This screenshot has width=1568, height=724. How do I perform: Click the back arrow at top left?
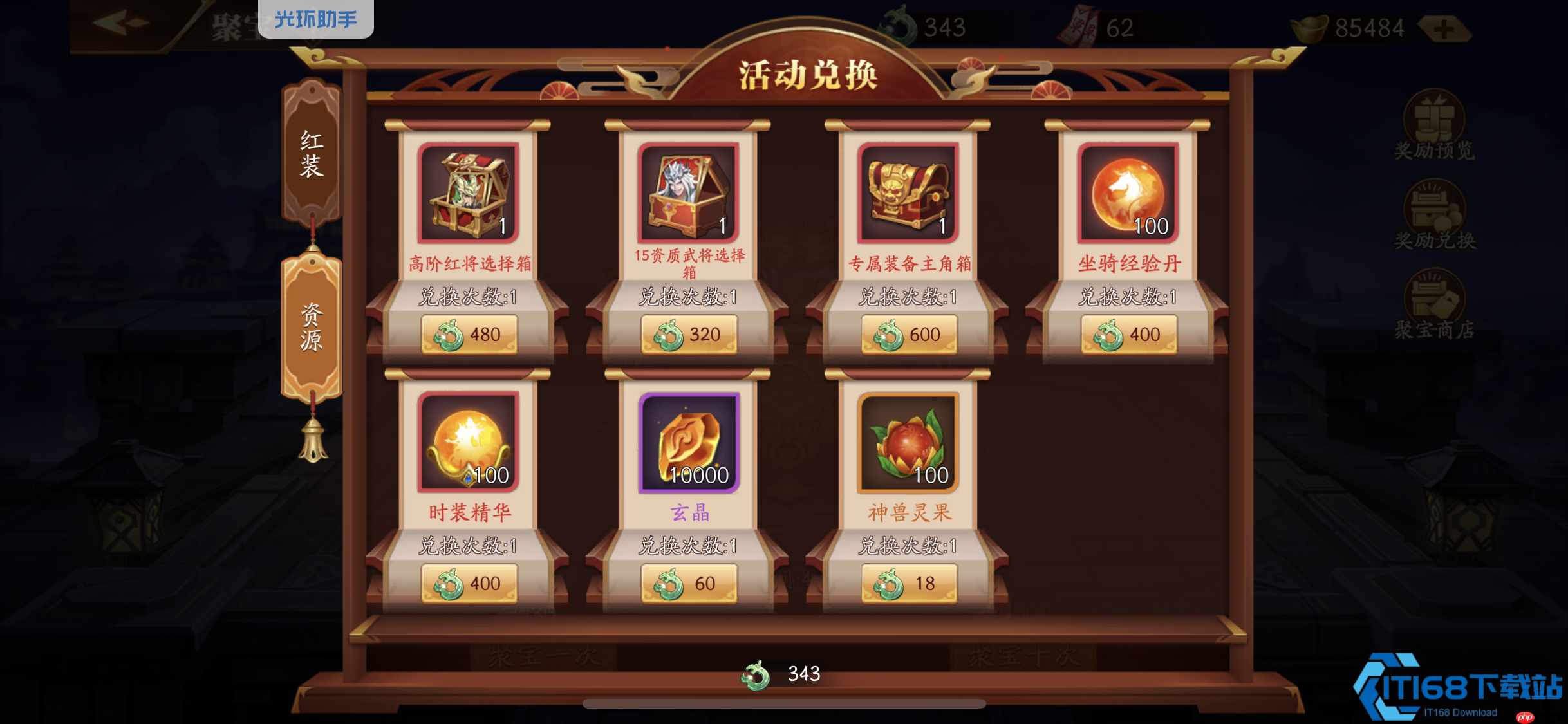pos(119,21)
